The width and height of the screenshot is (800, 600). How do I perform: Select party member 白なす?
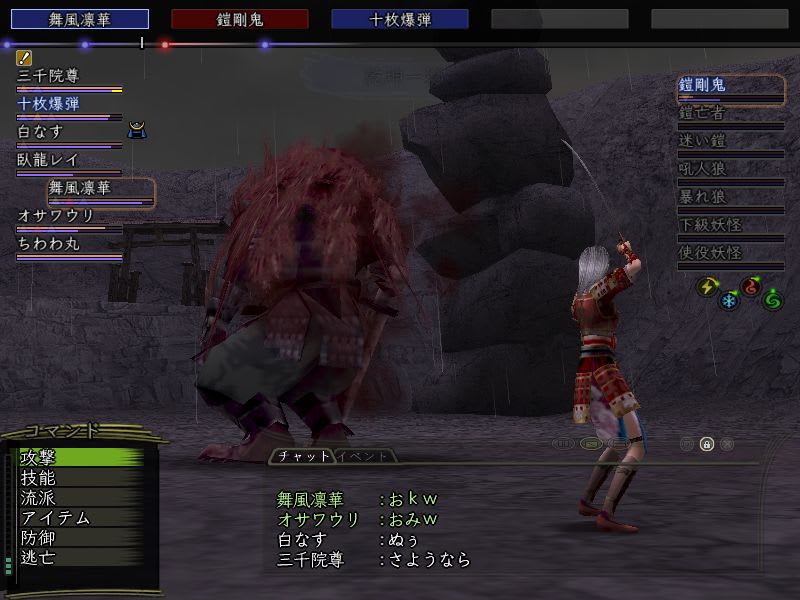click(42, 132)
